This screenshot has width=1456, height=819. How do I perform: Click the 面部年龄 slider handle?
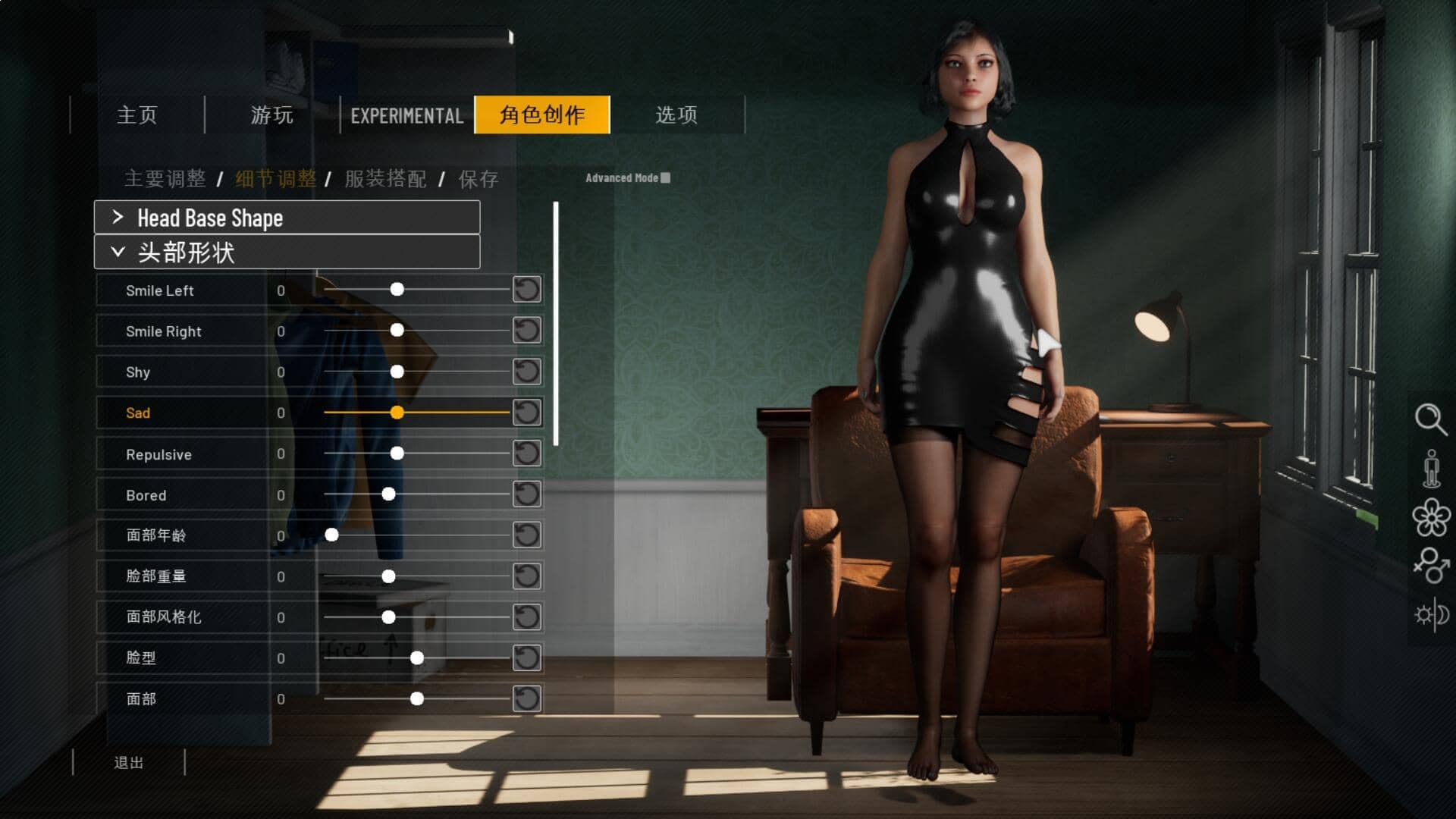(331, 535)
